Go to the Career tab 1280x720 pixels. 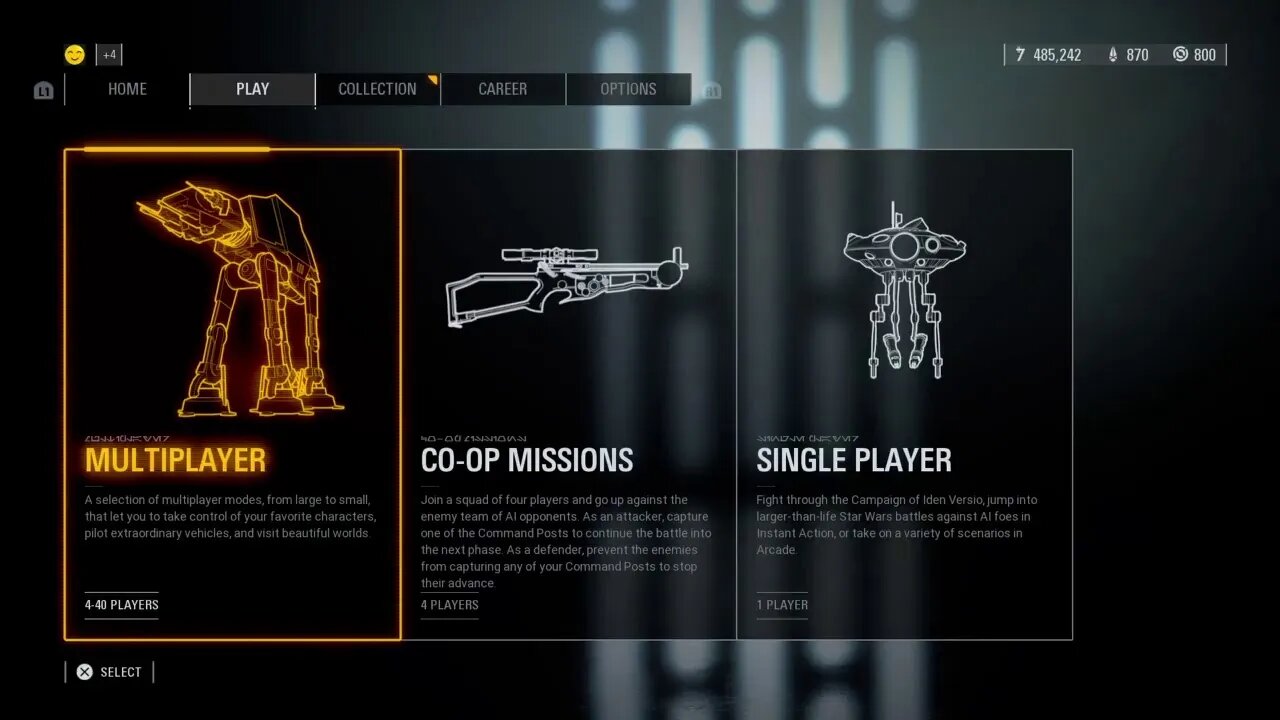pyautogui.click(x=502, y=89)
